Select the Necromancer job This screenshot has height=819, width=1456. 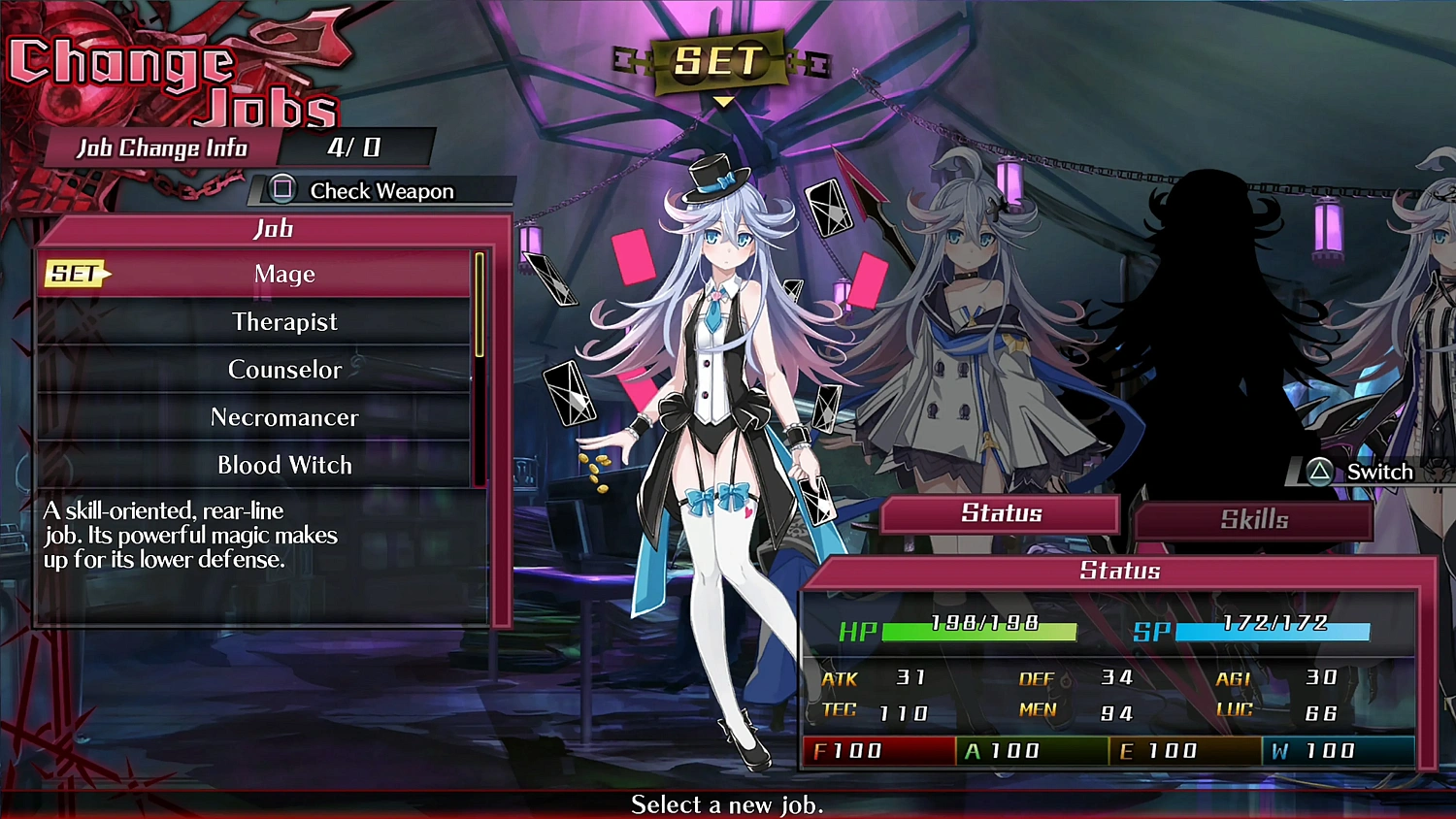(284, 417)
